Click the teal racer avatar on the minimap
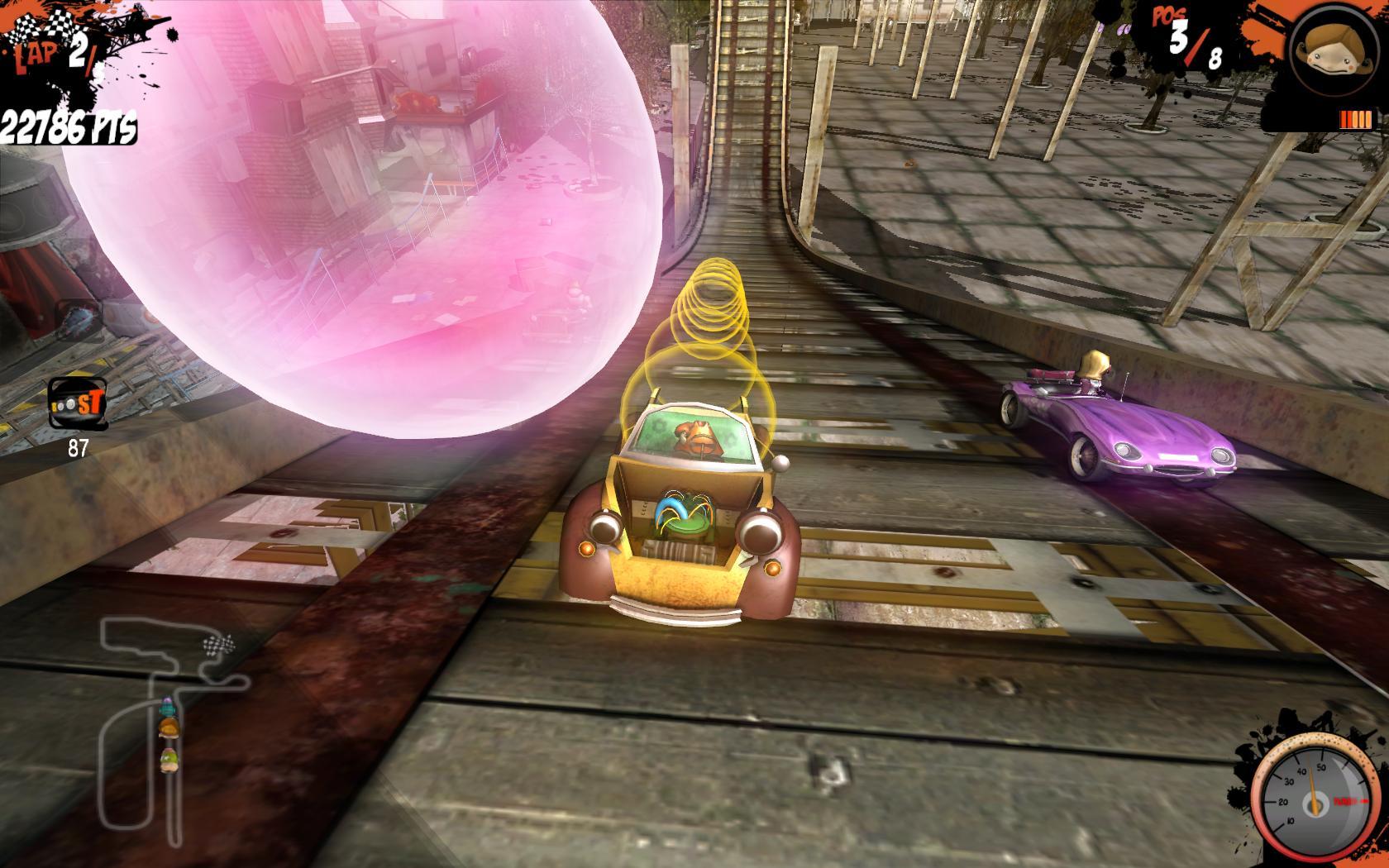The width and height of the screenshot is (1389, 868). (x=168, y=708)
